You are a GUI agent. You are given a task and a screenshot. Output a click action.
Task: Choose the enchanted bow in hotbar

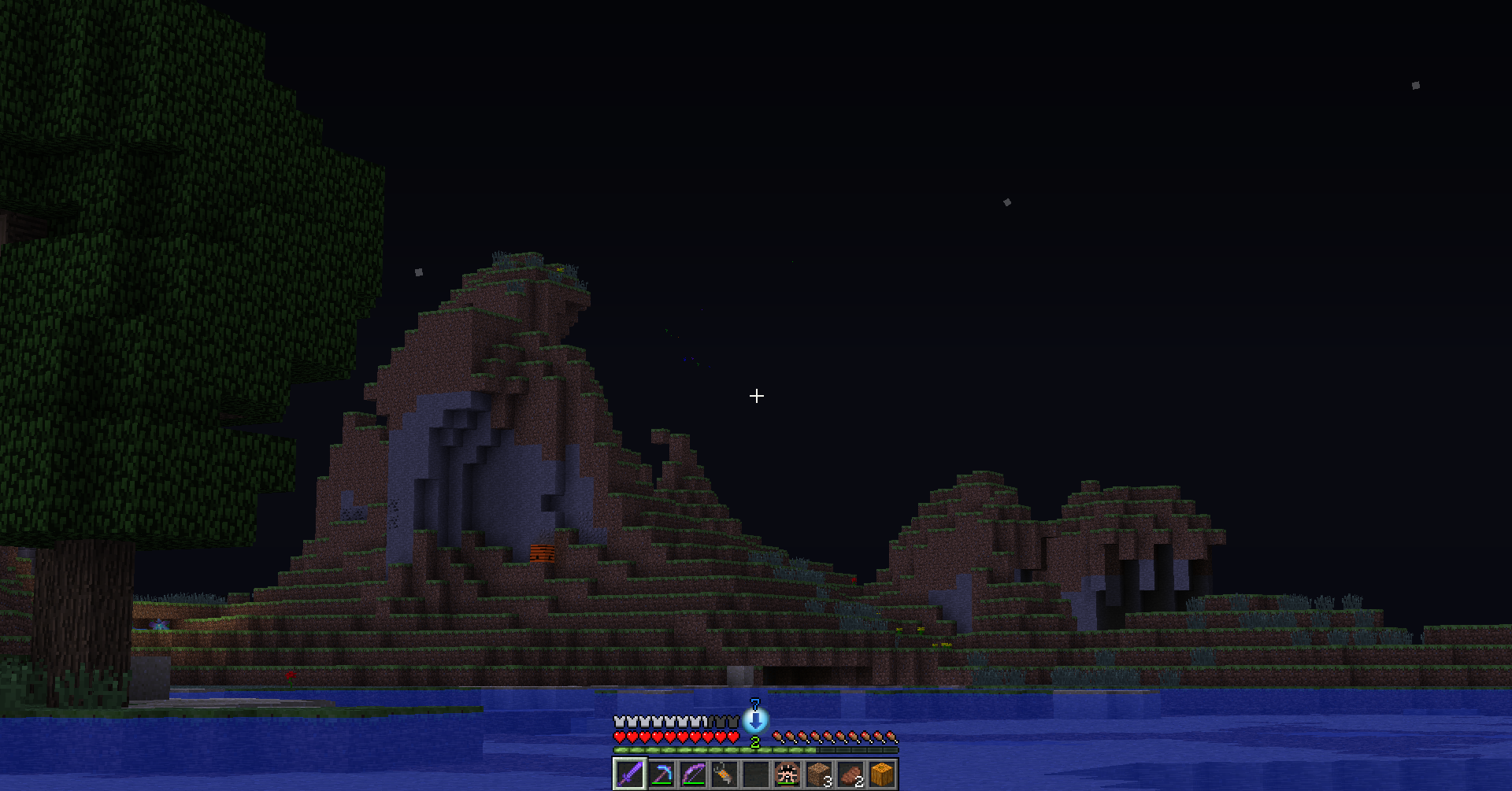[693, 774]
